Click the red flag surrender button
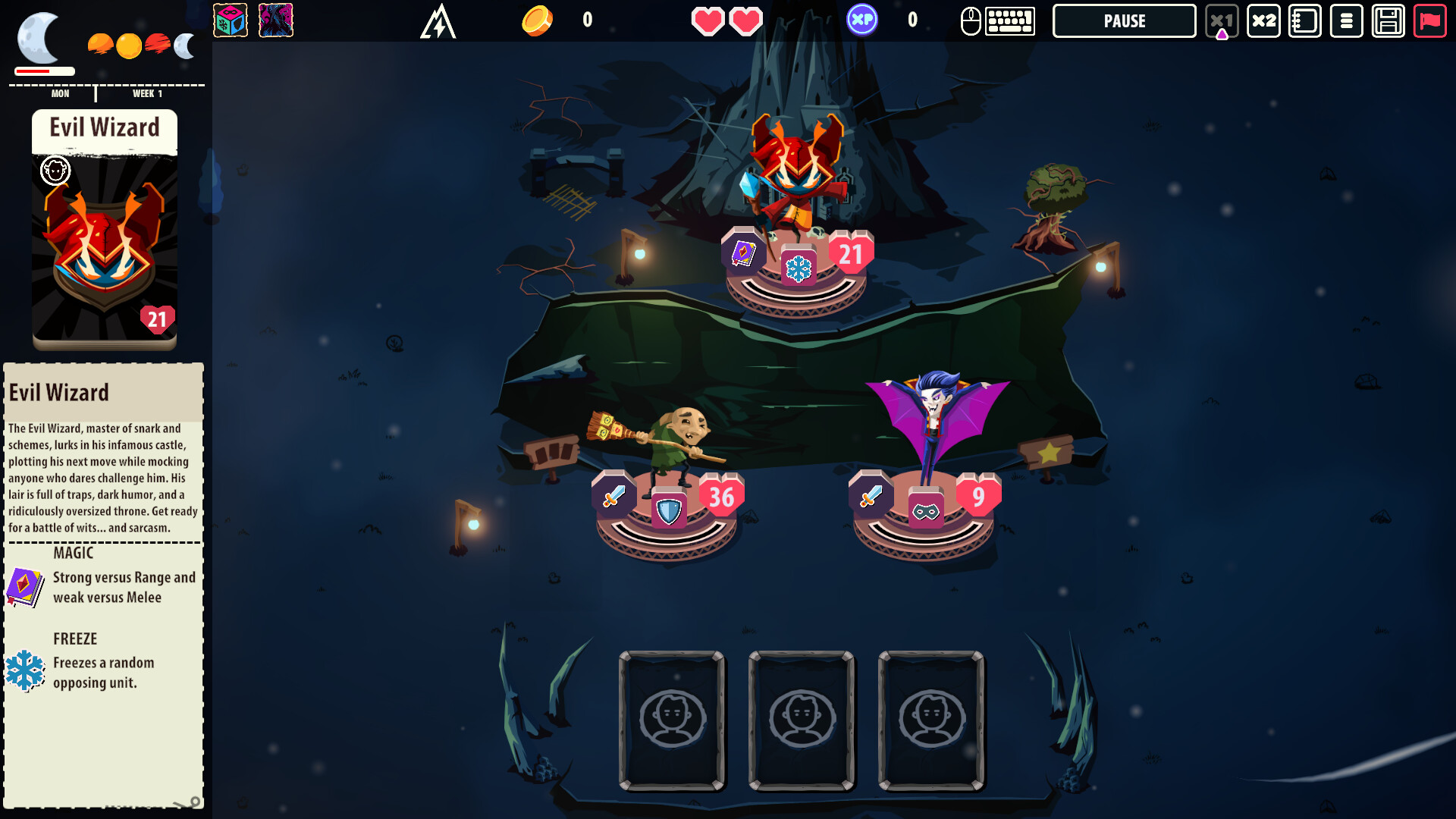 point(1429,21)
